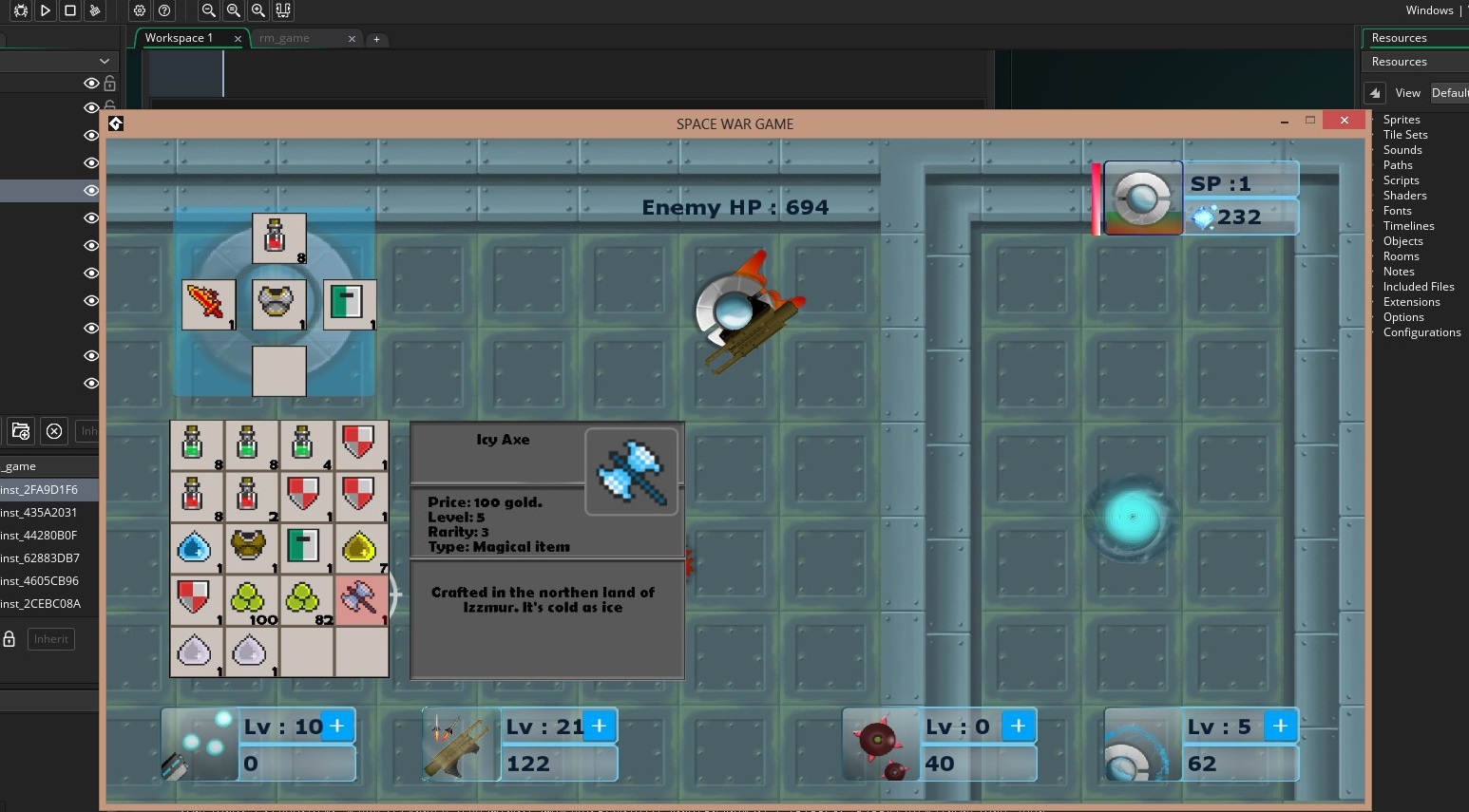Viewport: 1469px width, 812px height.
Task: Select the green clover stack of 82
Action: (x=306, y=600)
